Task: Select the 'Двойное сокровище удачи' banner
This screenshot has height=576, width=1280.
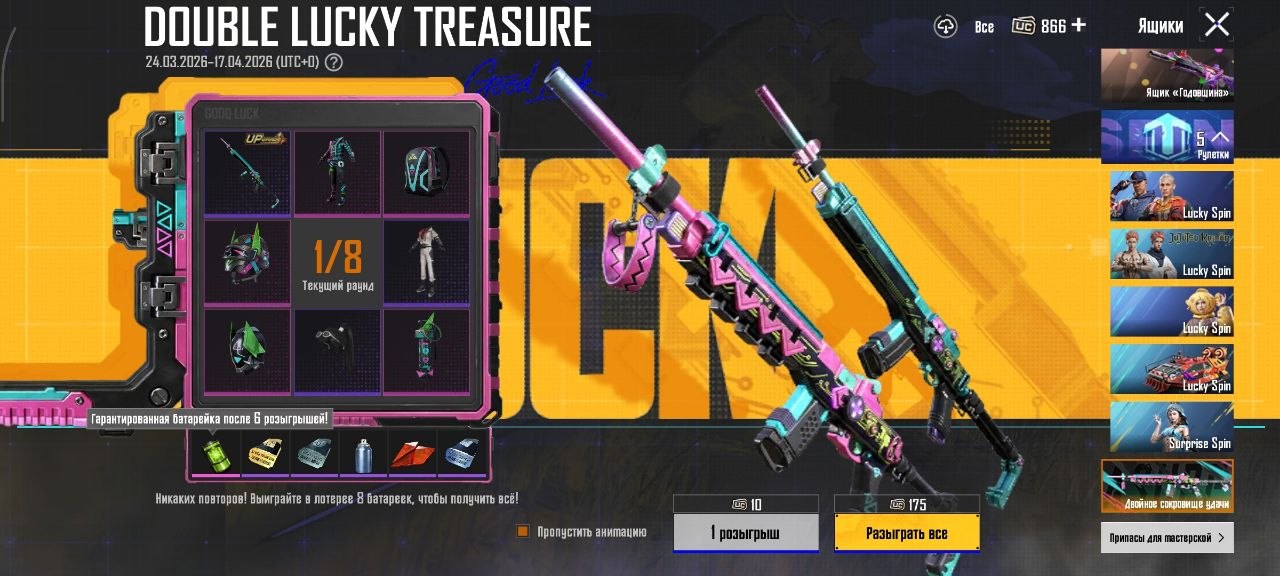Action: 1167,485
